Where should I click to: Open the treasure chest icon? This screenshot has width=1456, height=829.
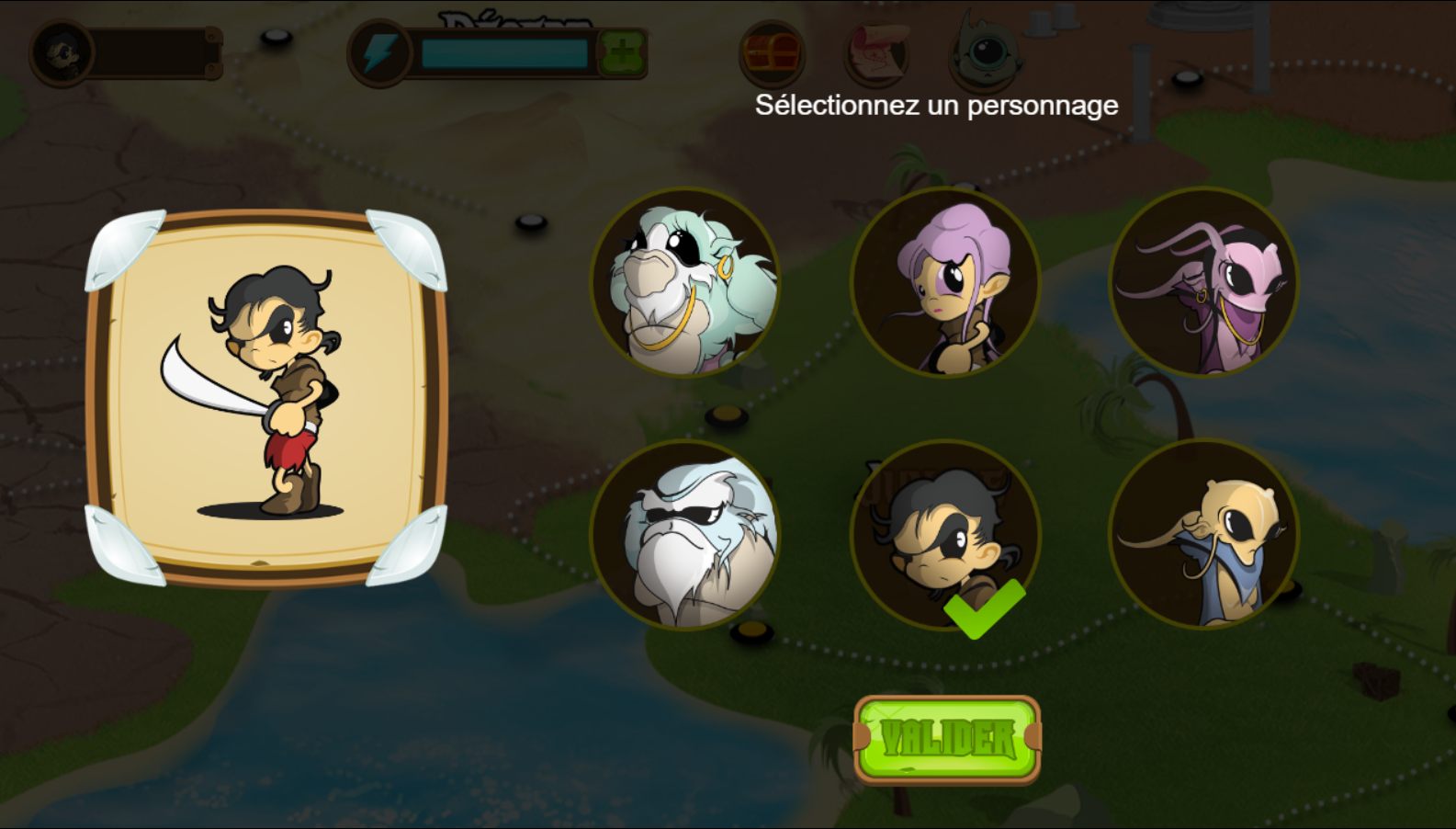772,53
